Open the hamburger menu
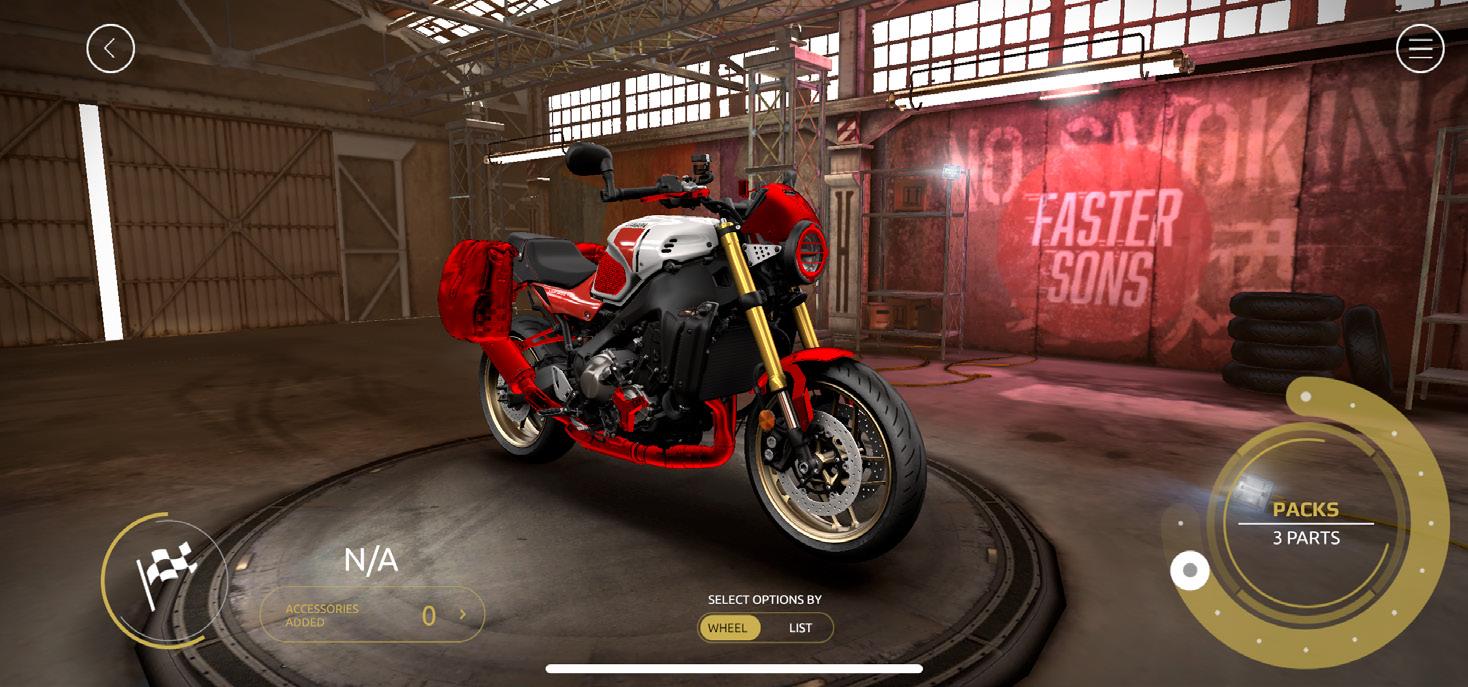Viewport: 1468px width, 687px height. pyautogui.click(x=1420, y=48)
